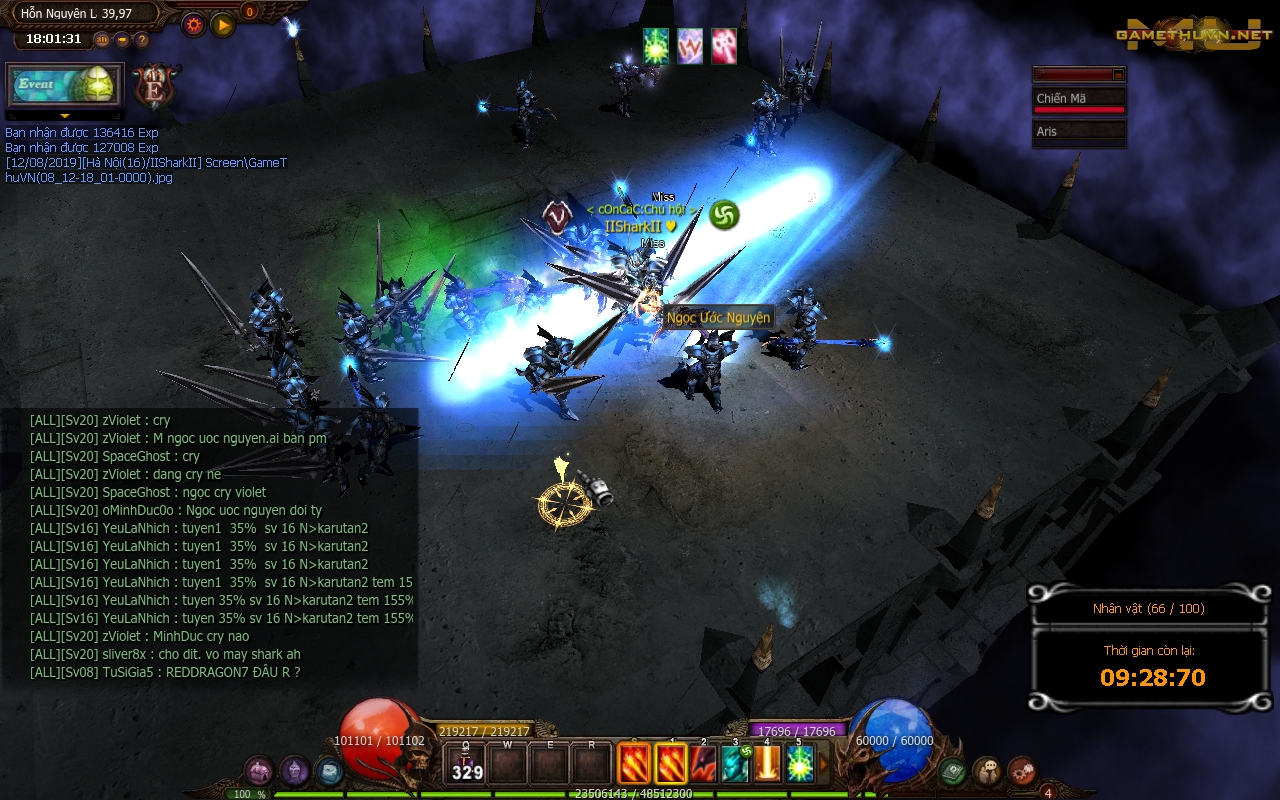Activate the green starburst skill in slot 5

(800, 764)
